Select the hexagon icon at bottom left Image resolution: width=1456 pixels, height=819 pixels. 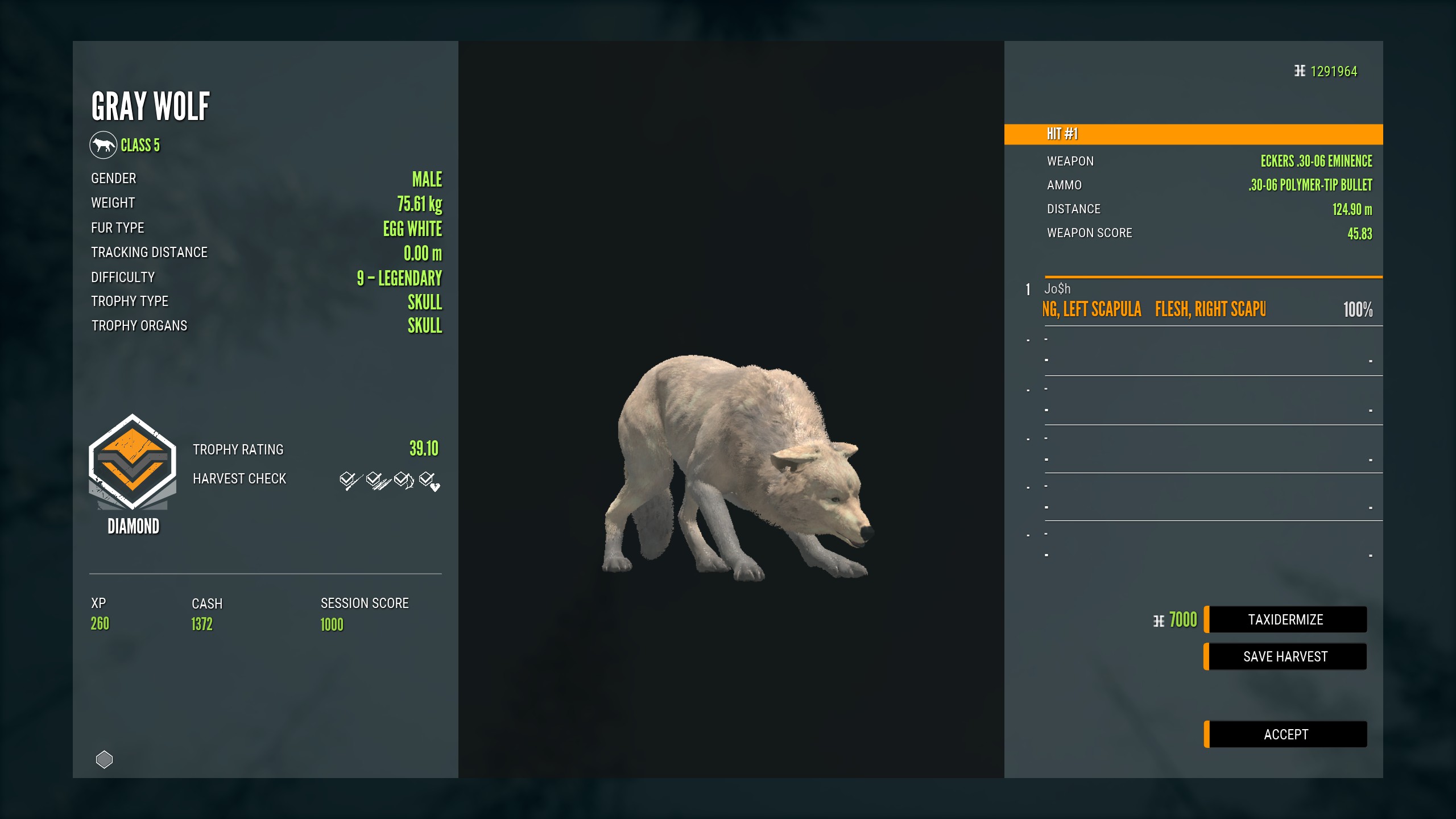pyautogui.click(x=104, y=758)
